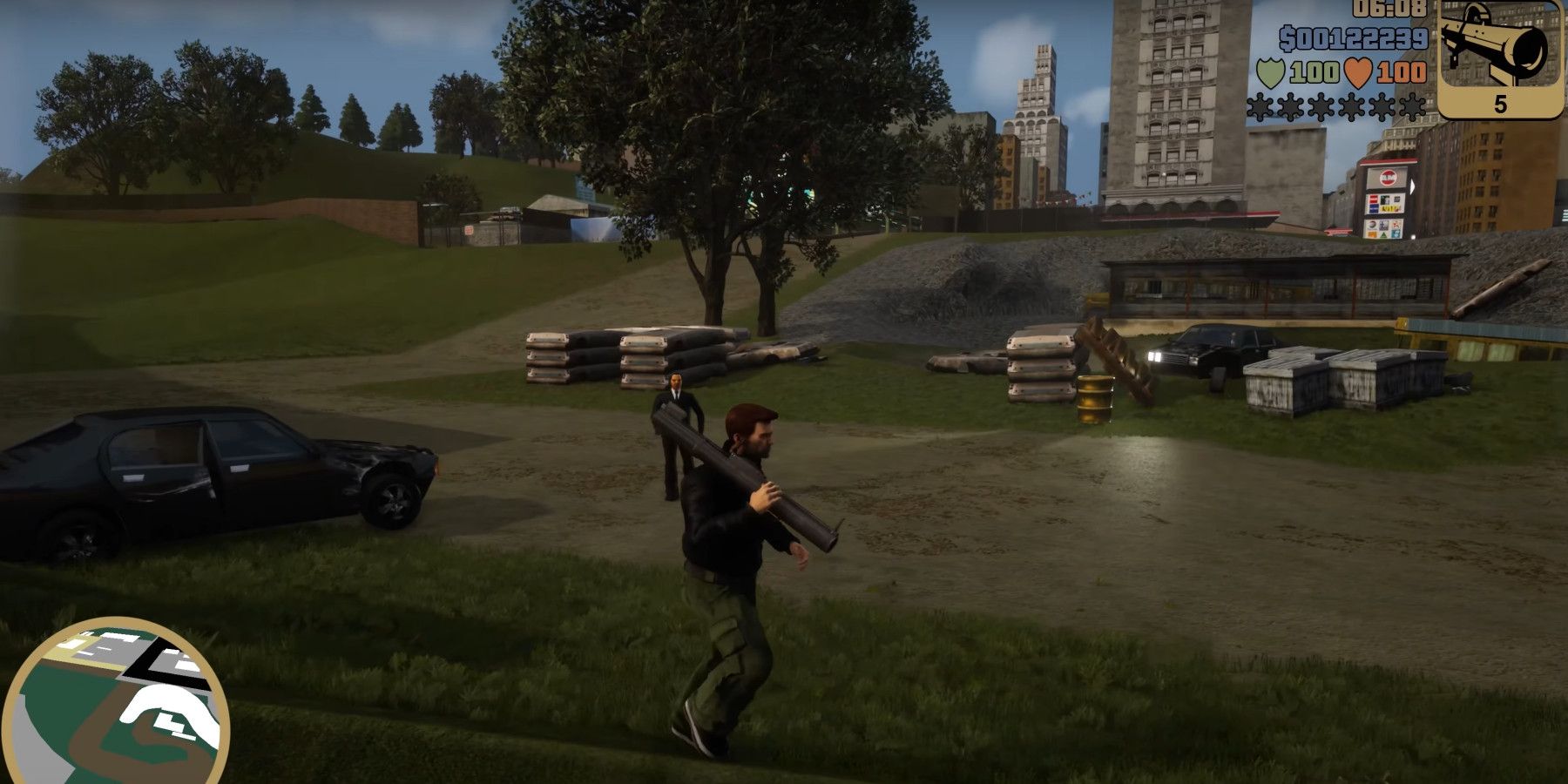
Task: Select the orange health heart icon
Action: click(x=1360, y=70)
